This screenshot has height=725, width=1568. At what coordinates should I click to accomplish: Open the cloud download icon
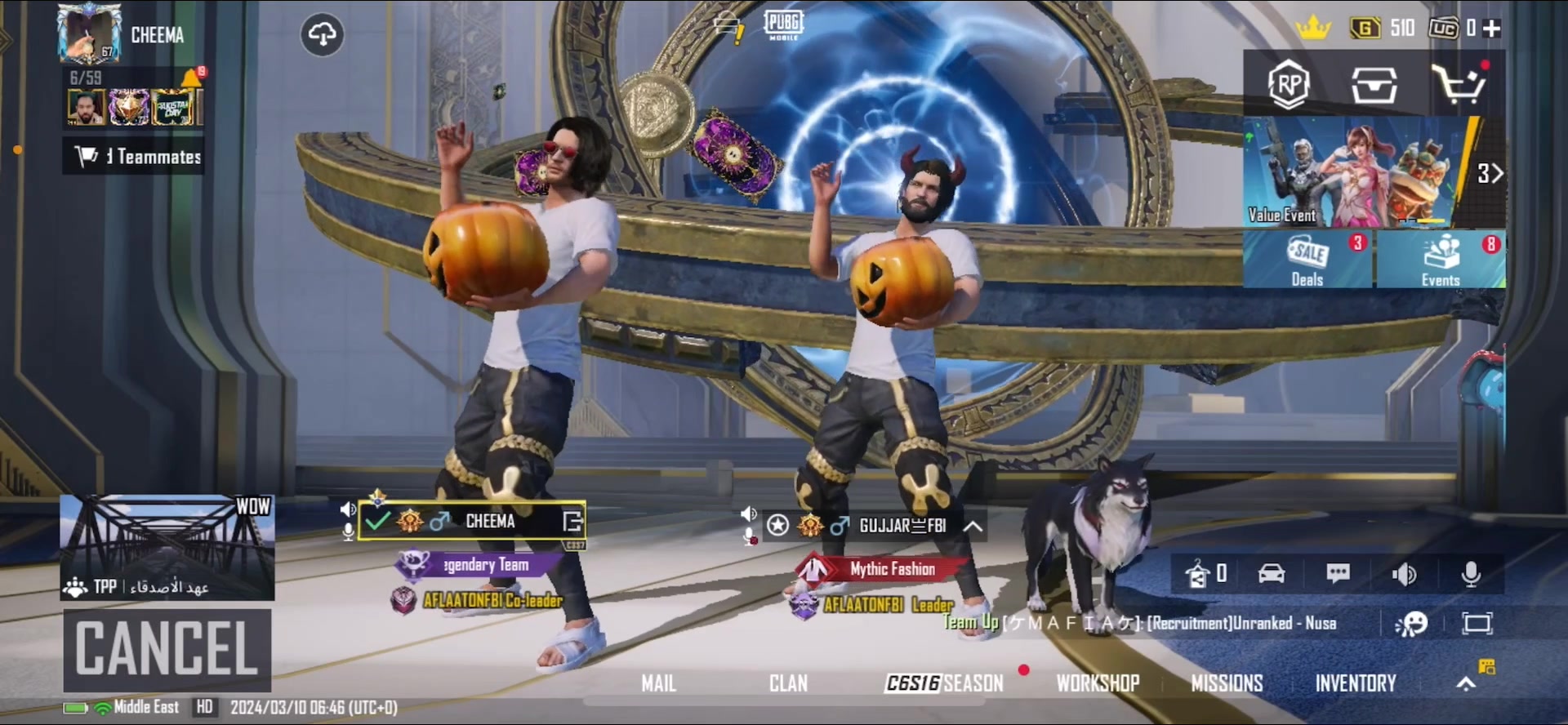(x=323, y=35)
